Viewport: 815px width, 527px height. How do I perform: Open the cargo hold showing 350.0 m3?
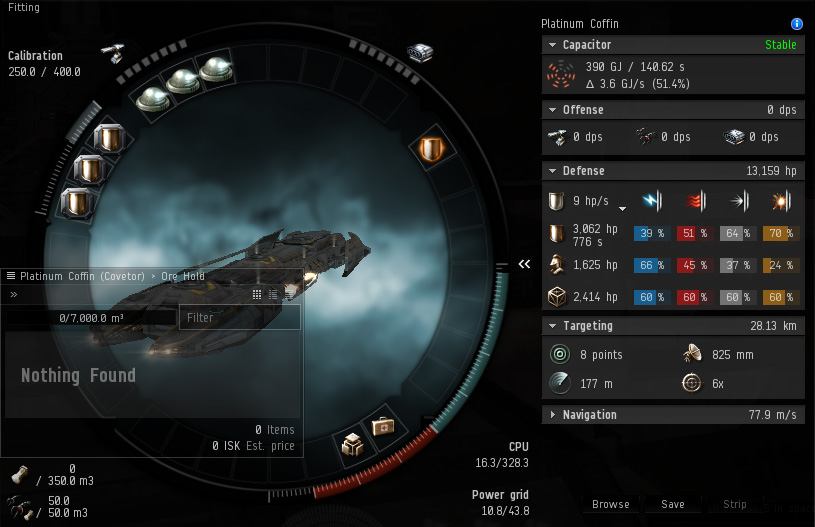click(19, 475)
